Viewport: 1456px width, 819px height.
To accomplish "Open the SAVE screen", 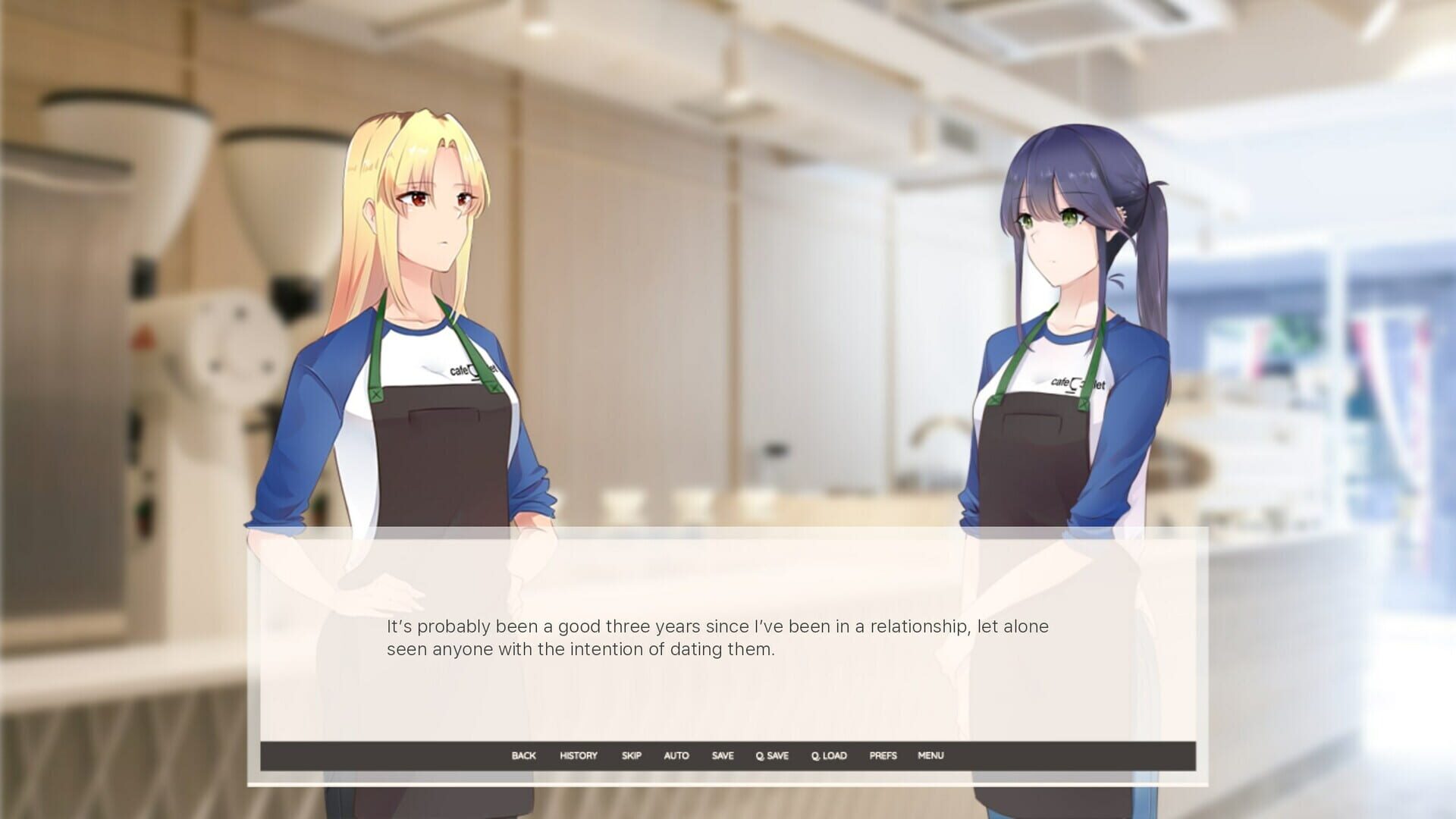I will (x=722, y=755).
